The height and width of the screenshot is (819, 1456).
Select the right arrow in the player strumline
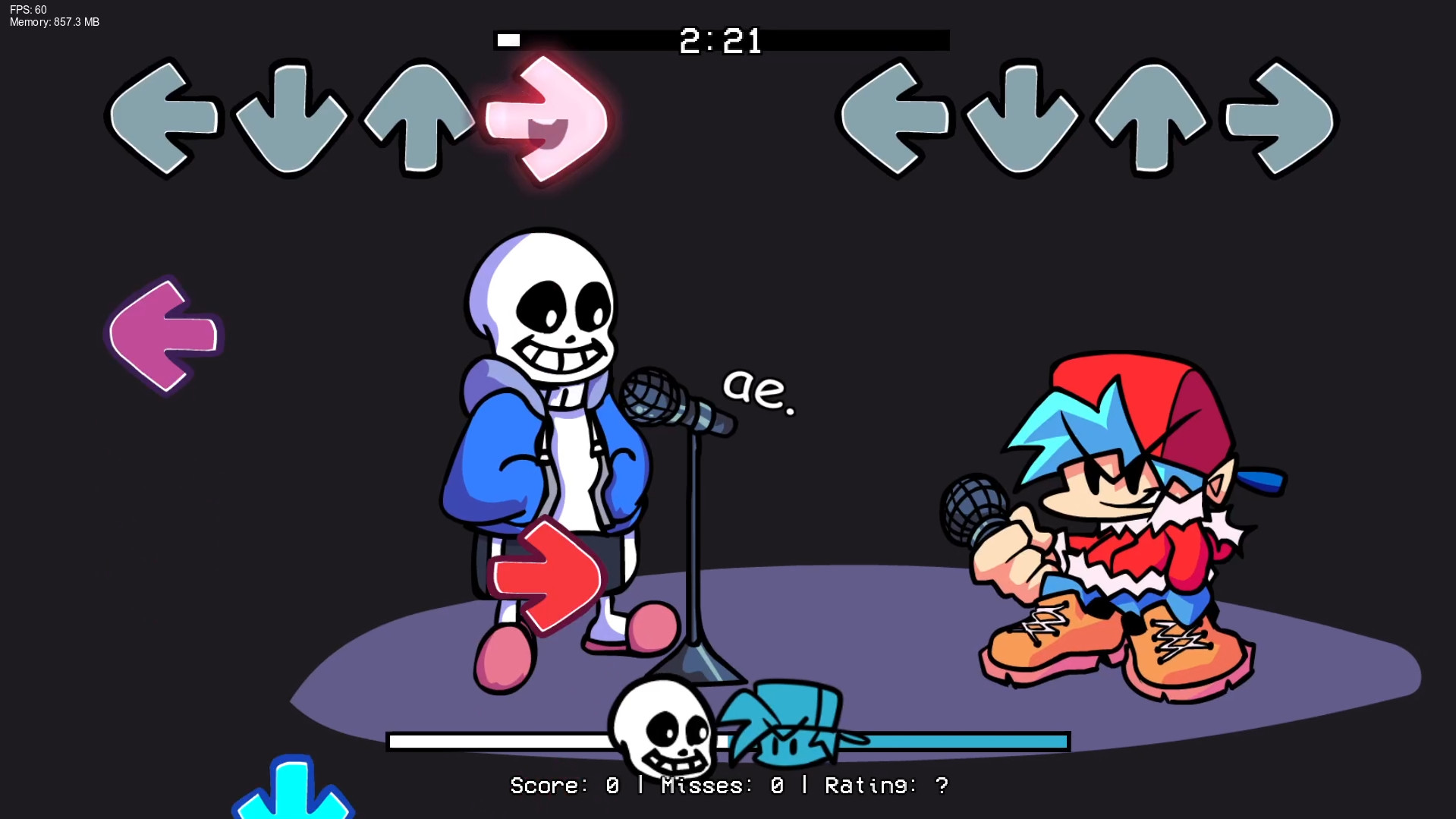tap(1278, 118)
